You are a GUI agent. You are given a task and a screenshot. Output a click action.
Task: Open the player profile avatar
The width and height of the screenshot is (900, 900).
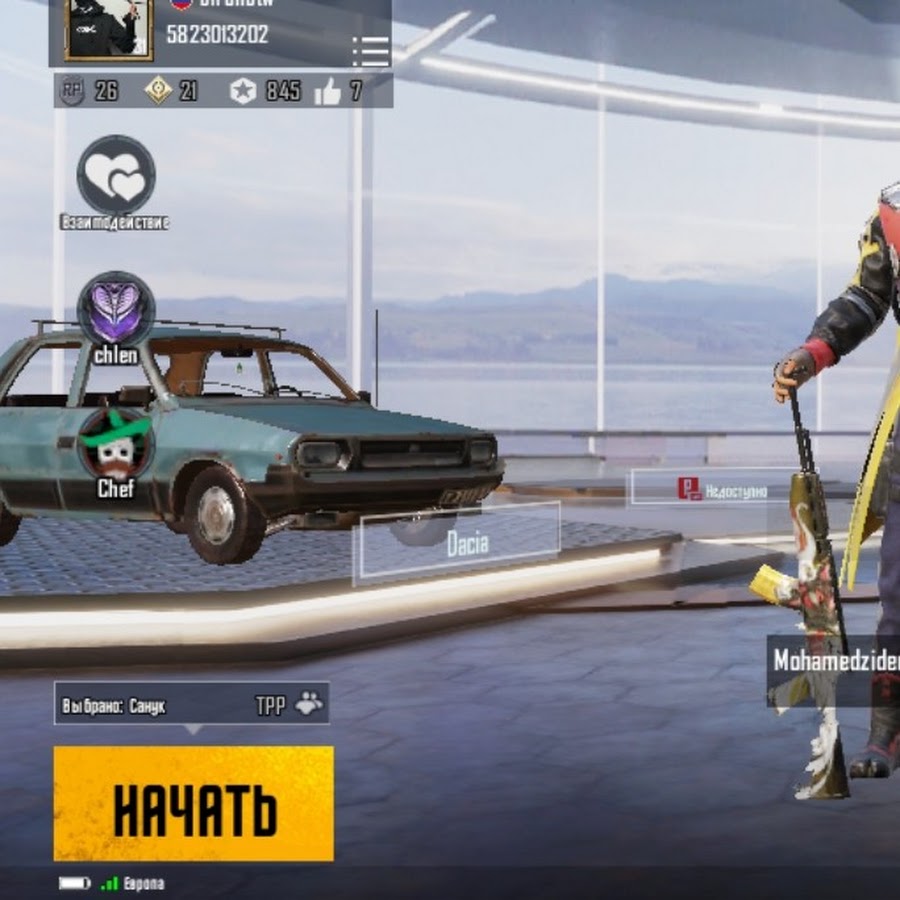(x=108, y=30)
